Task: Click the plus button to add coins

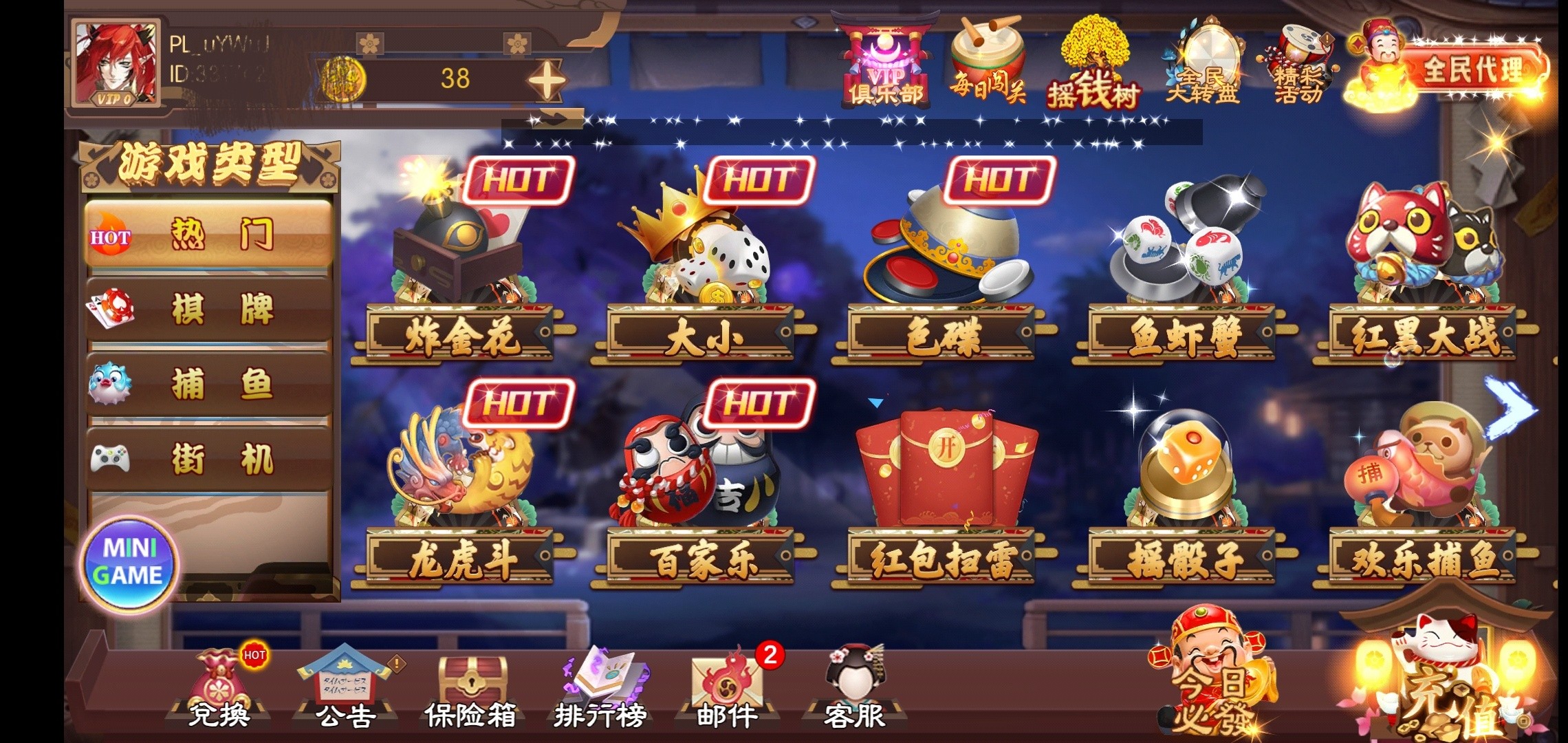Action: 547,80
